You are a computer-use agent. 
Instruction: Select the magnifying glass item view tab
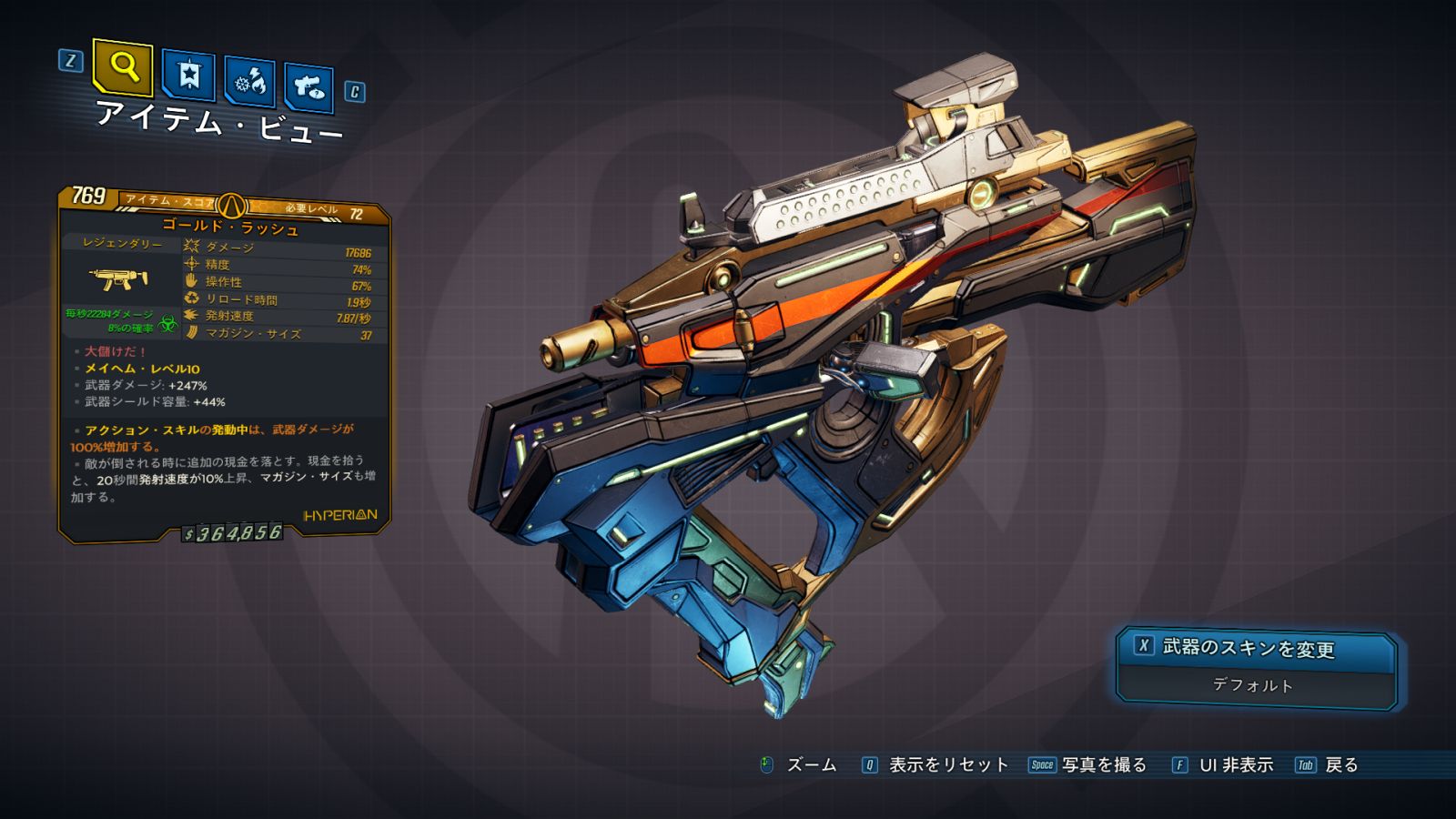coord(123,66)
